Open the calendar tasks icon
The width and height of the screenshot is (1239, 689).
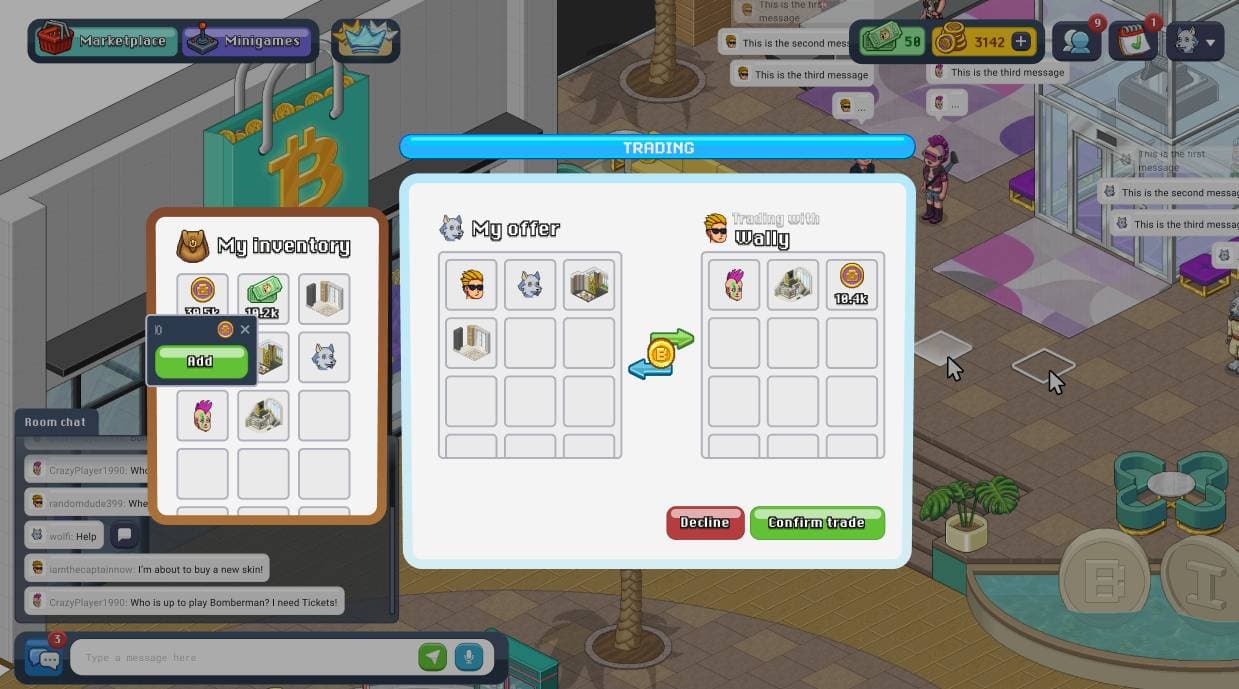1133,42
